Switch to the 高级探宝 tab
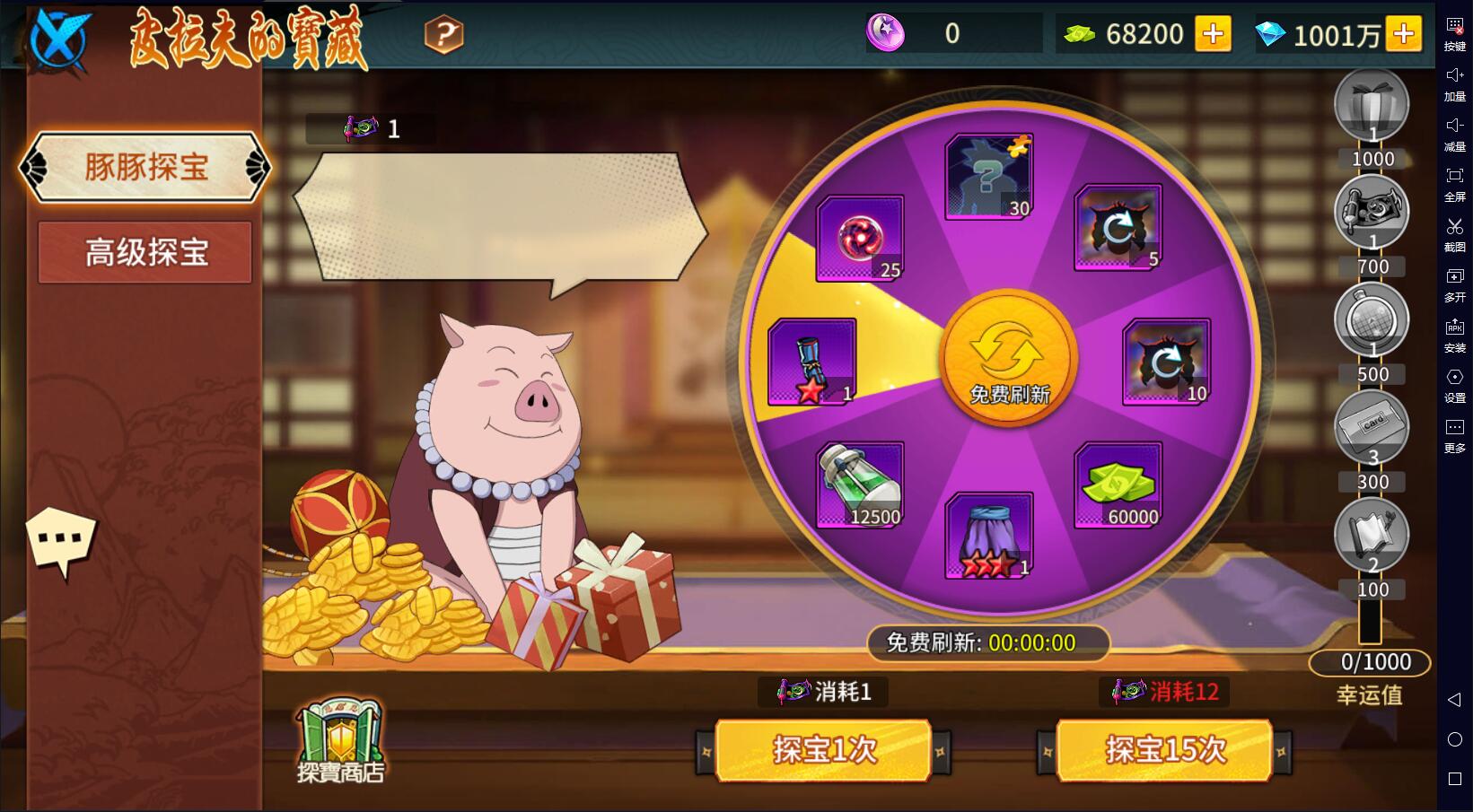The image size is (1473, 812). point(145,253)
